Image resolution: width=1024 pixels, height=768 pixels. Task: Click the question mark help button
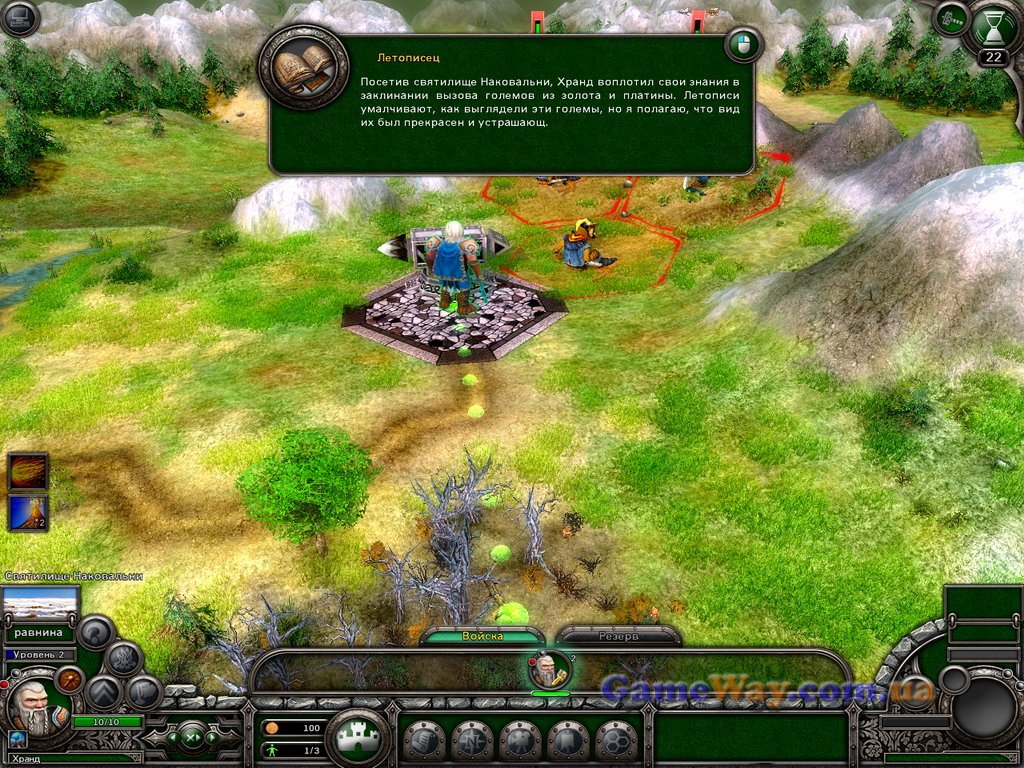[x=97, y=632]
